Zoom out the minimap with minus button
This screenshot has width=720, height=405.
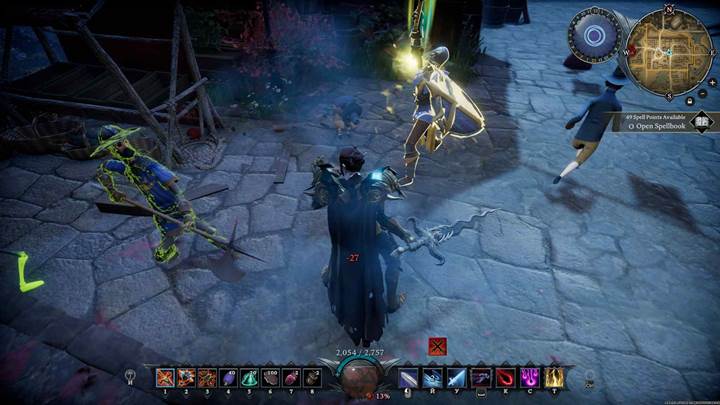click(704, 93)
